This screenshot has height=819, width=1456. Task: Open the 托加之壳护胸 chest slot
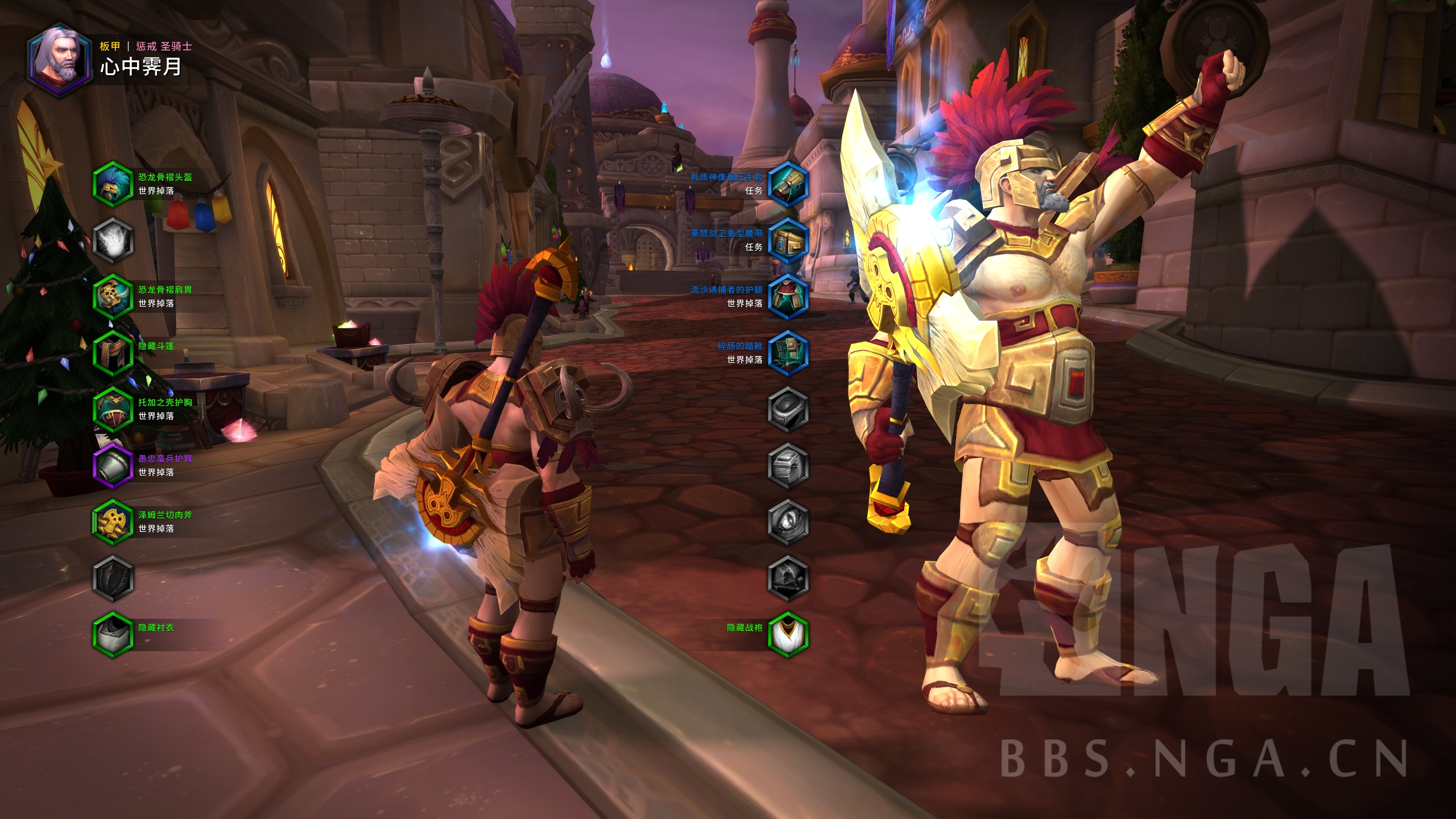113,409
